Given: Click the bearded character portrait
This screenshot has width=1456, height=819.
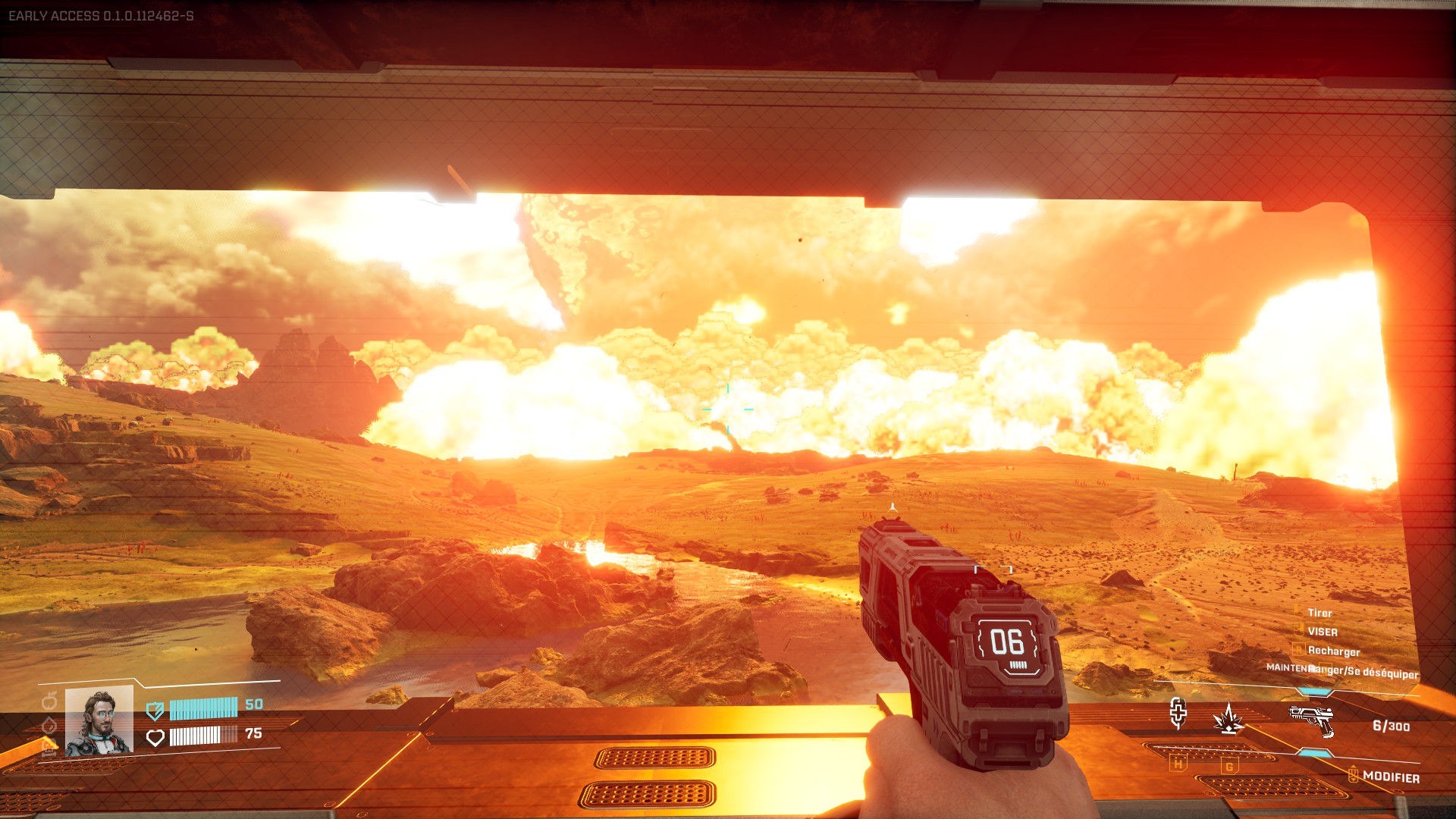Looking at the screenshot, I should (x=99, y=721).
